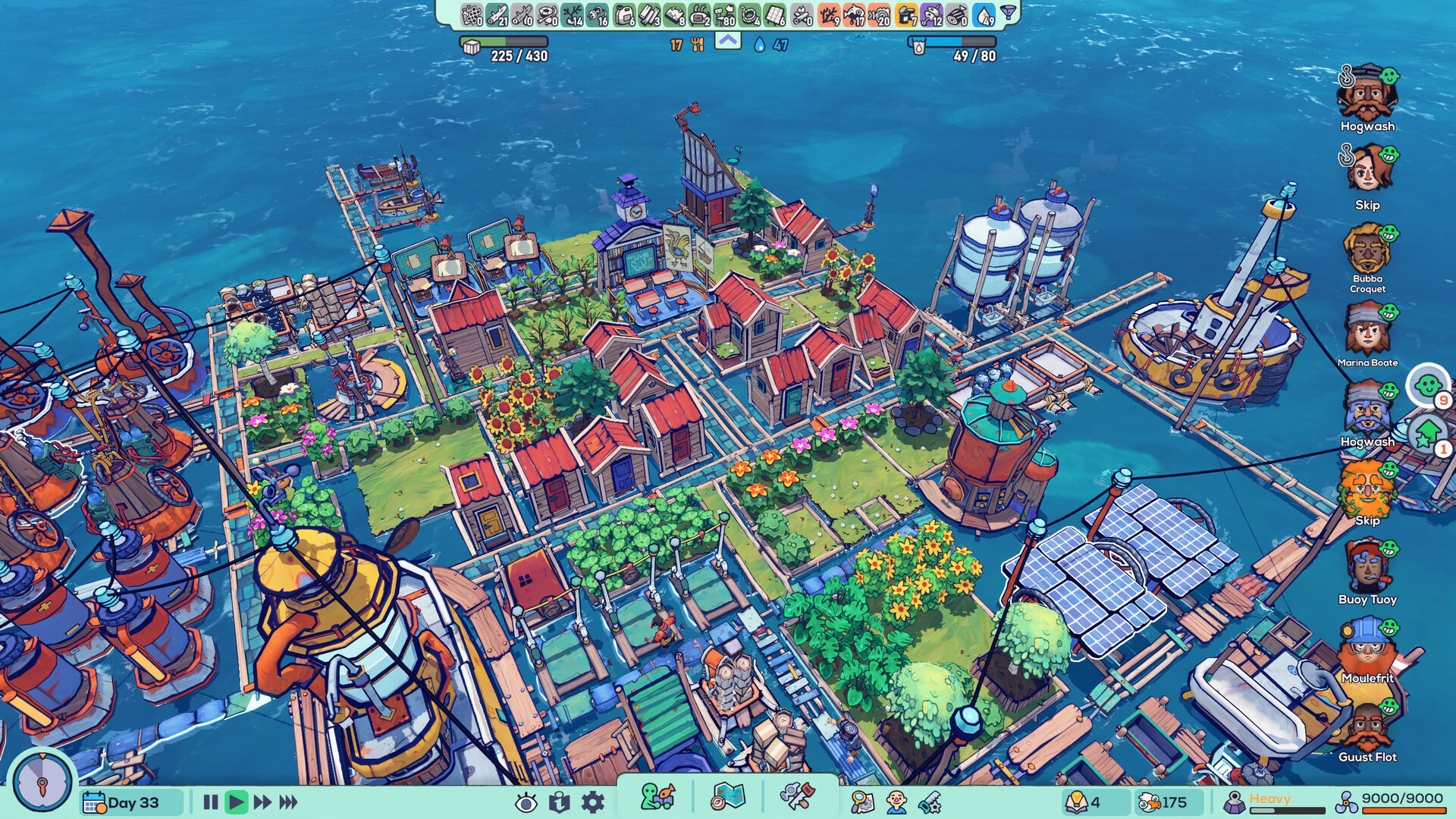The width and height of the screenshot is (1456, 819).
Task: Open the Drifters tab
Action: [657, 797]
